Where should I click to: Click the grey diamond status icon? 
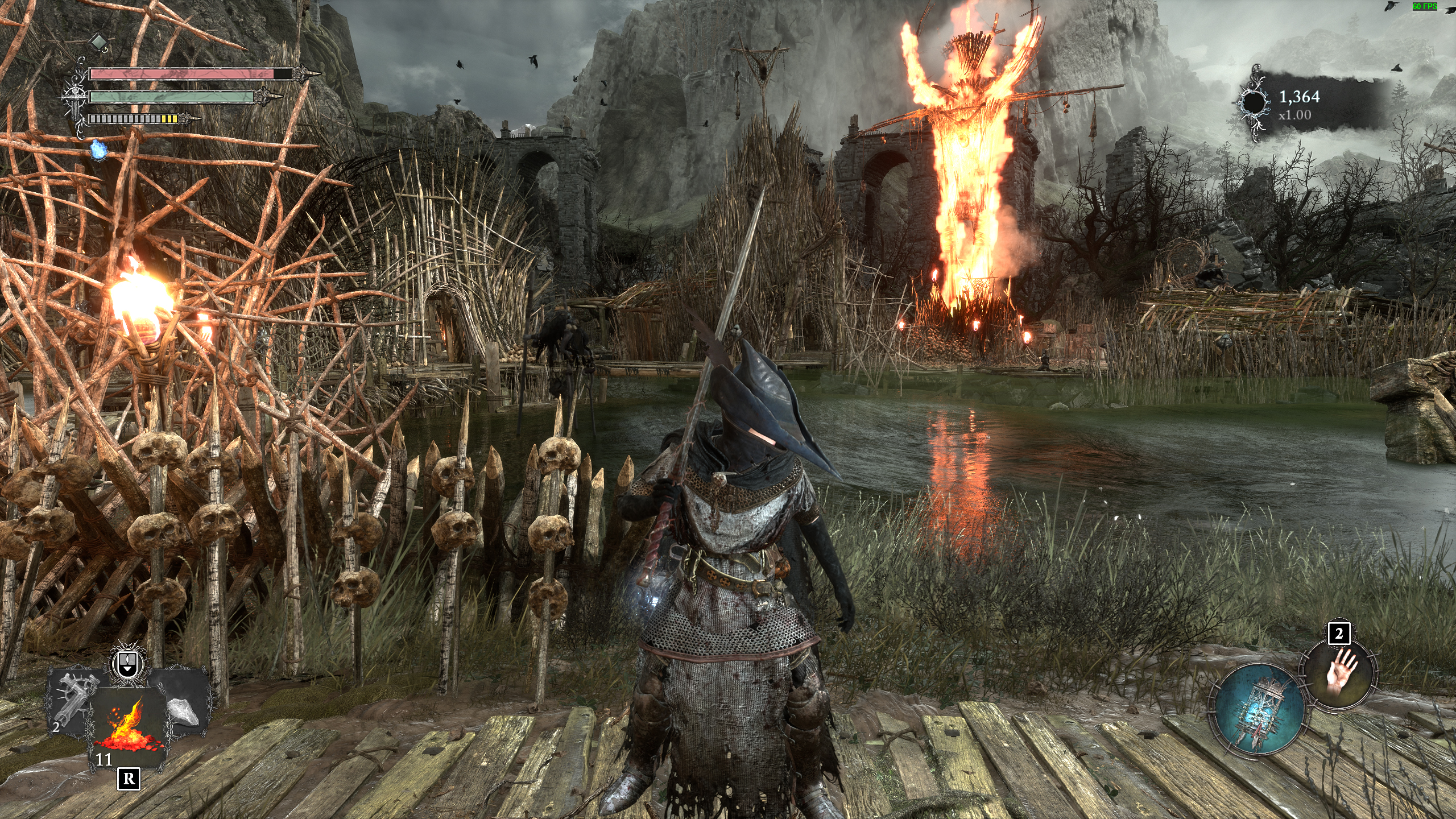[x=98, y=42]
